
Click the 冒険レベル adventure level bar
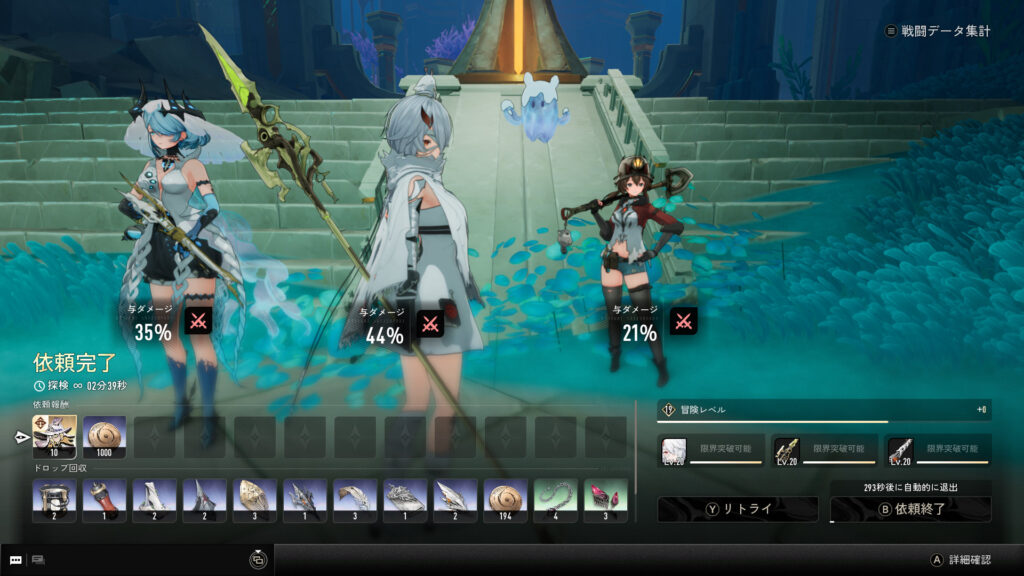point(824,410)
